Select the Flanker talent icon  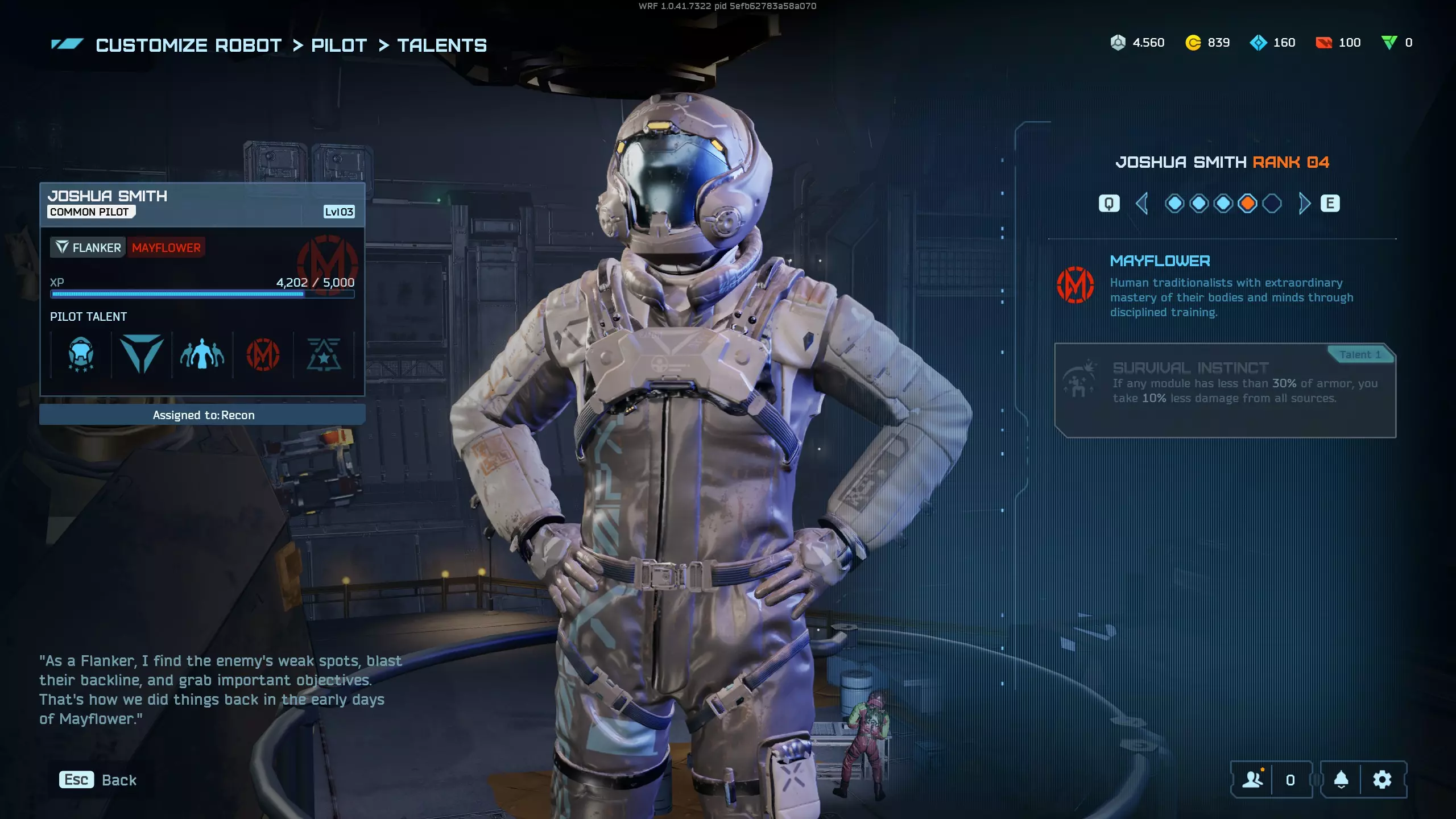[142, 355]
